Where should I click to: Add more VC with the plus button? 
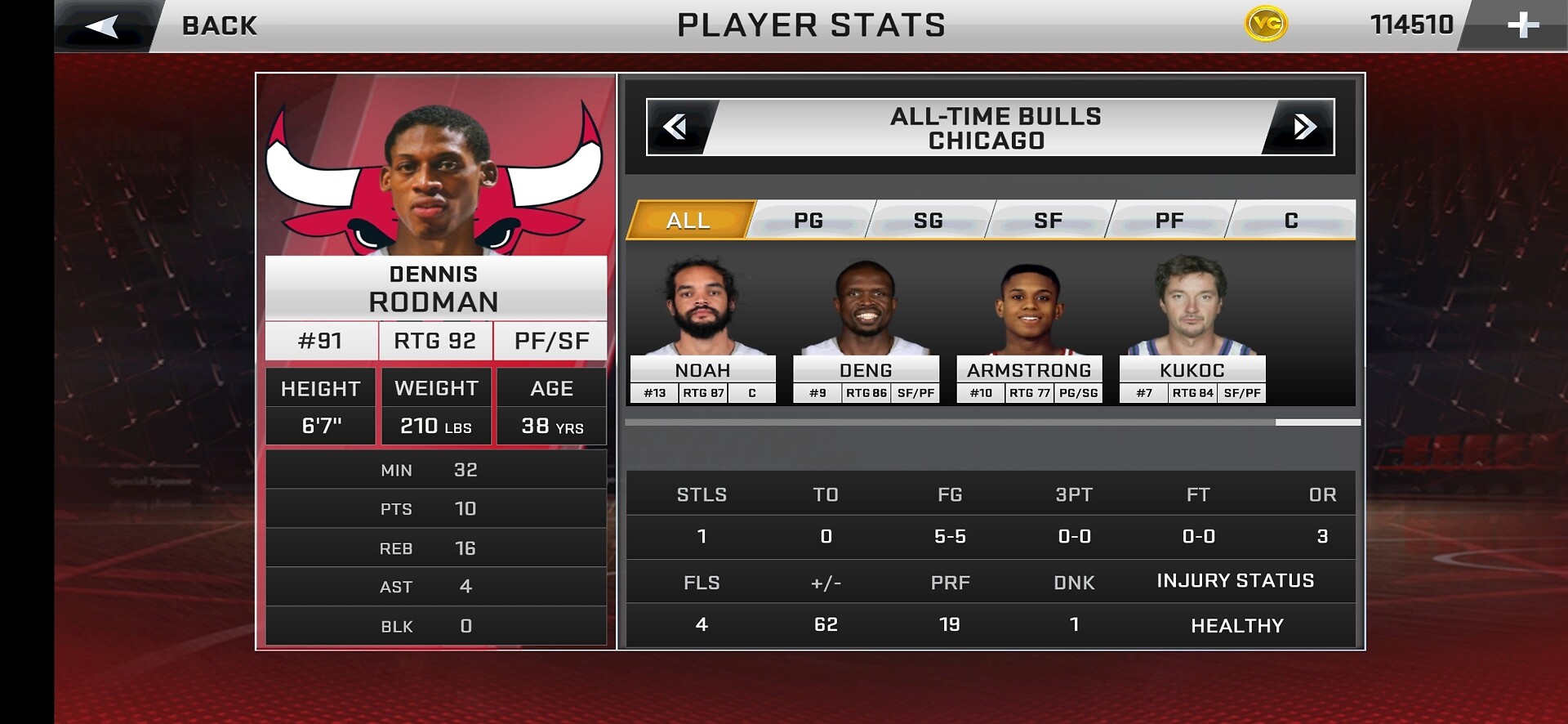click(x=1522, y=25)
